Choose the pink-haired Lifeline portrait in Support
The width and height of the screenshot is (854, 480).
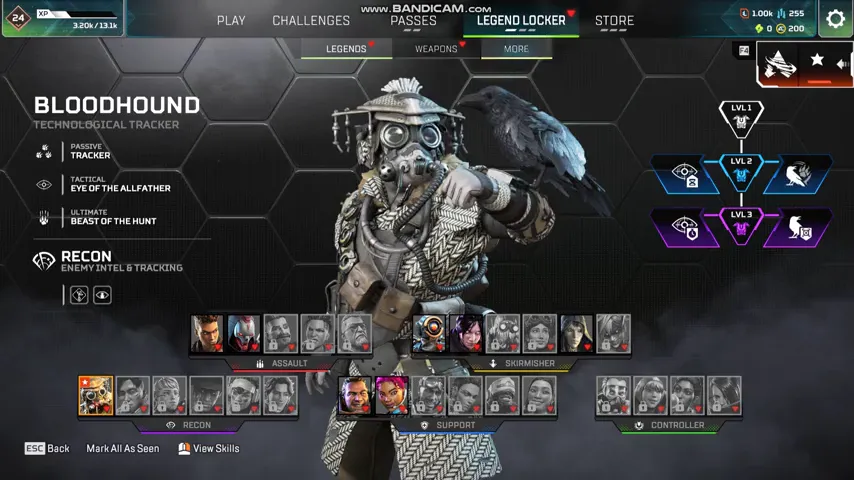point(391,396)
